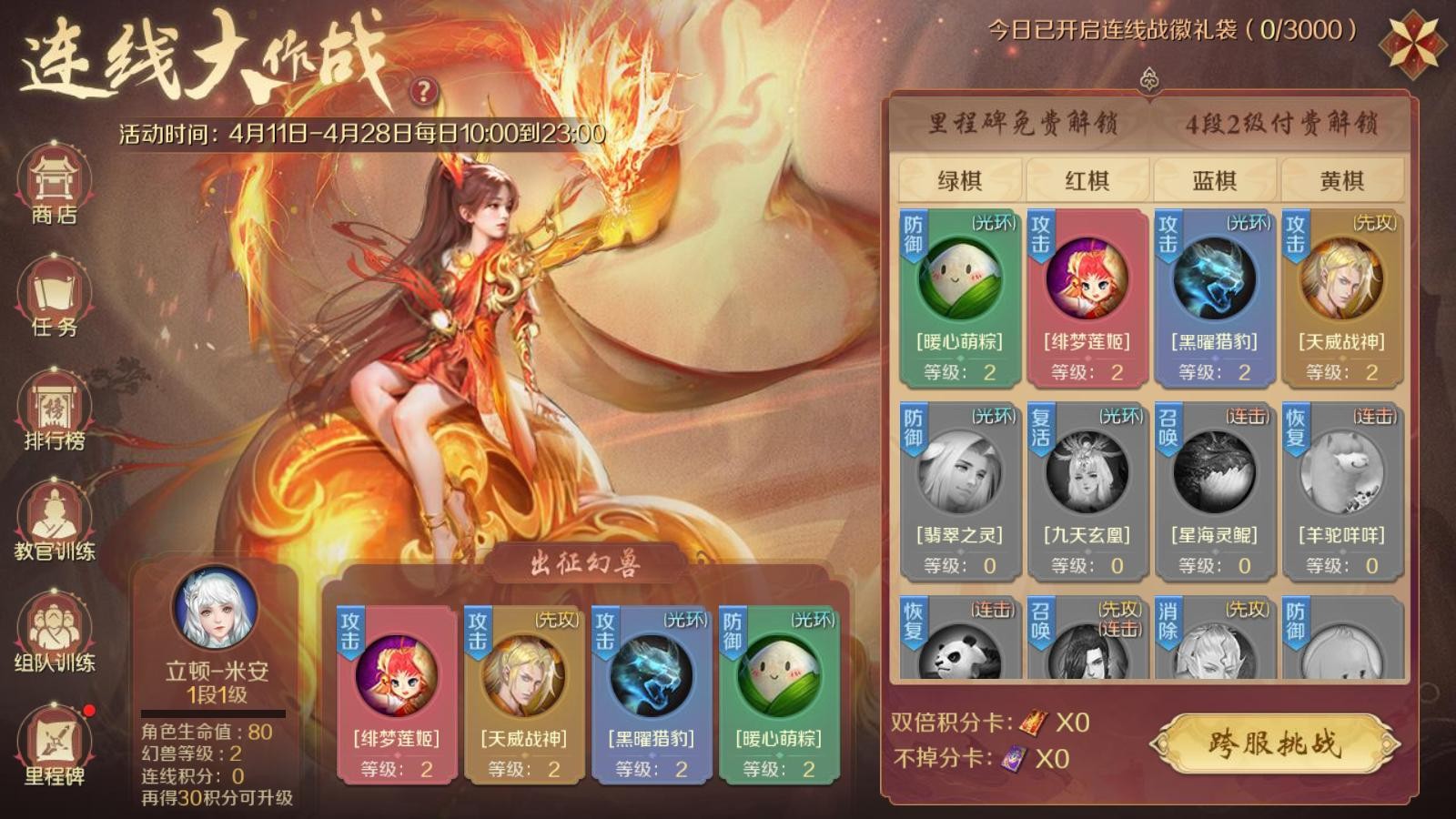Click 绯梦莲姬 in the 出征幻兽 lineup

(396, 693)
